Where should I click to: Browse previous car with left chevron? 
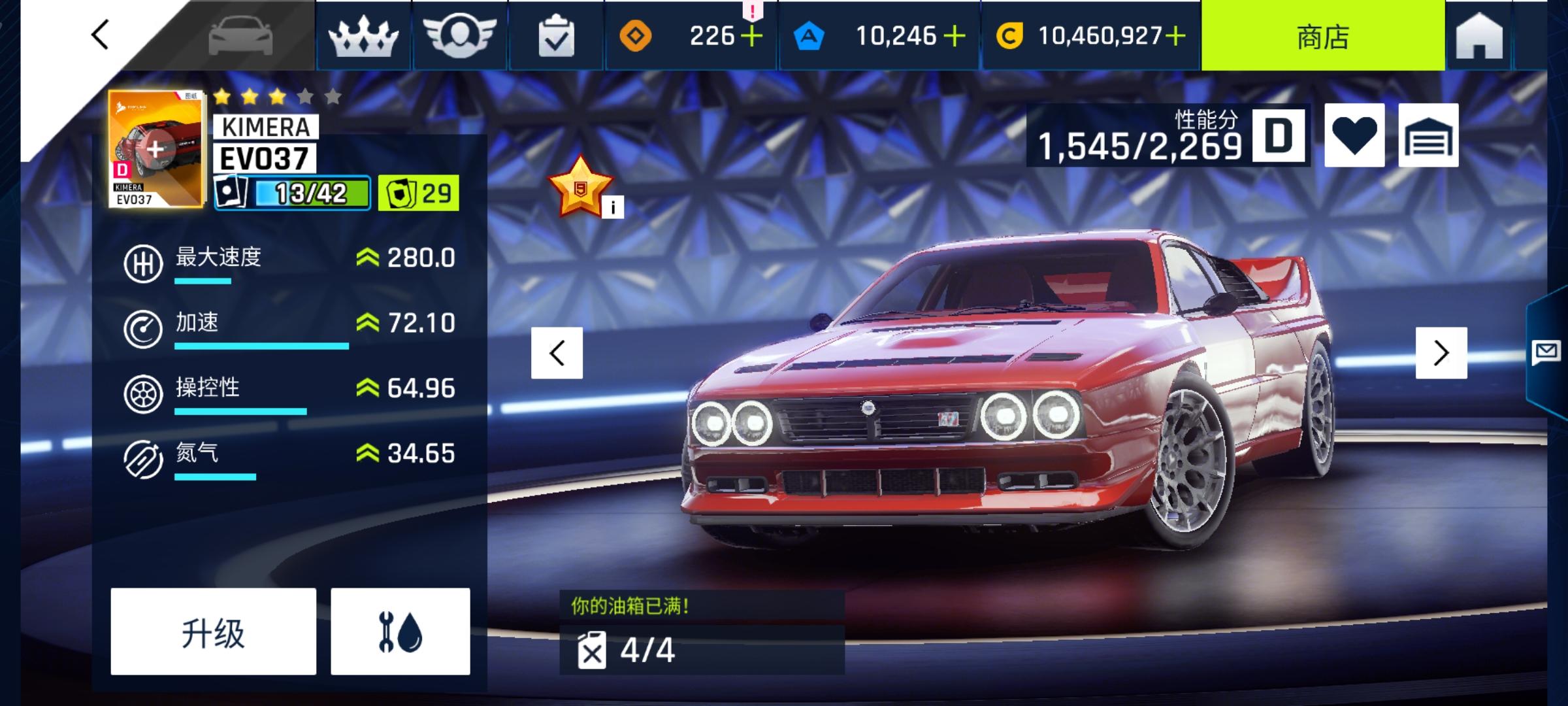[x=556, y=353]
